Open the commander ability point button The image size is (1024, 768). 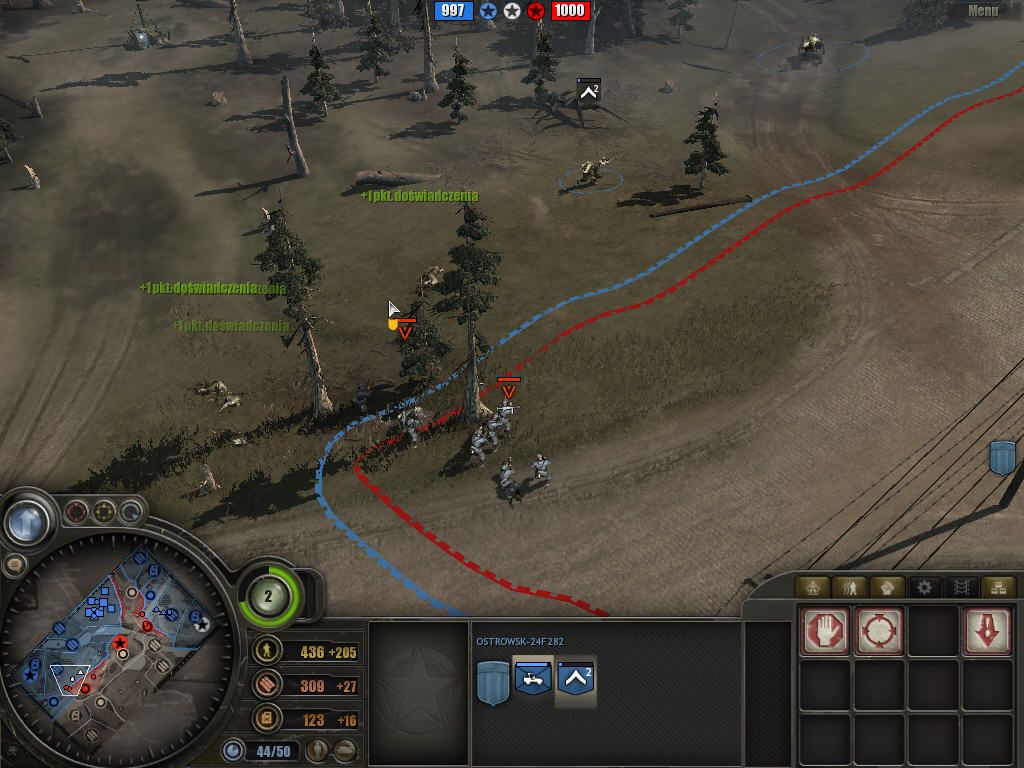click(x=269, y=596)
